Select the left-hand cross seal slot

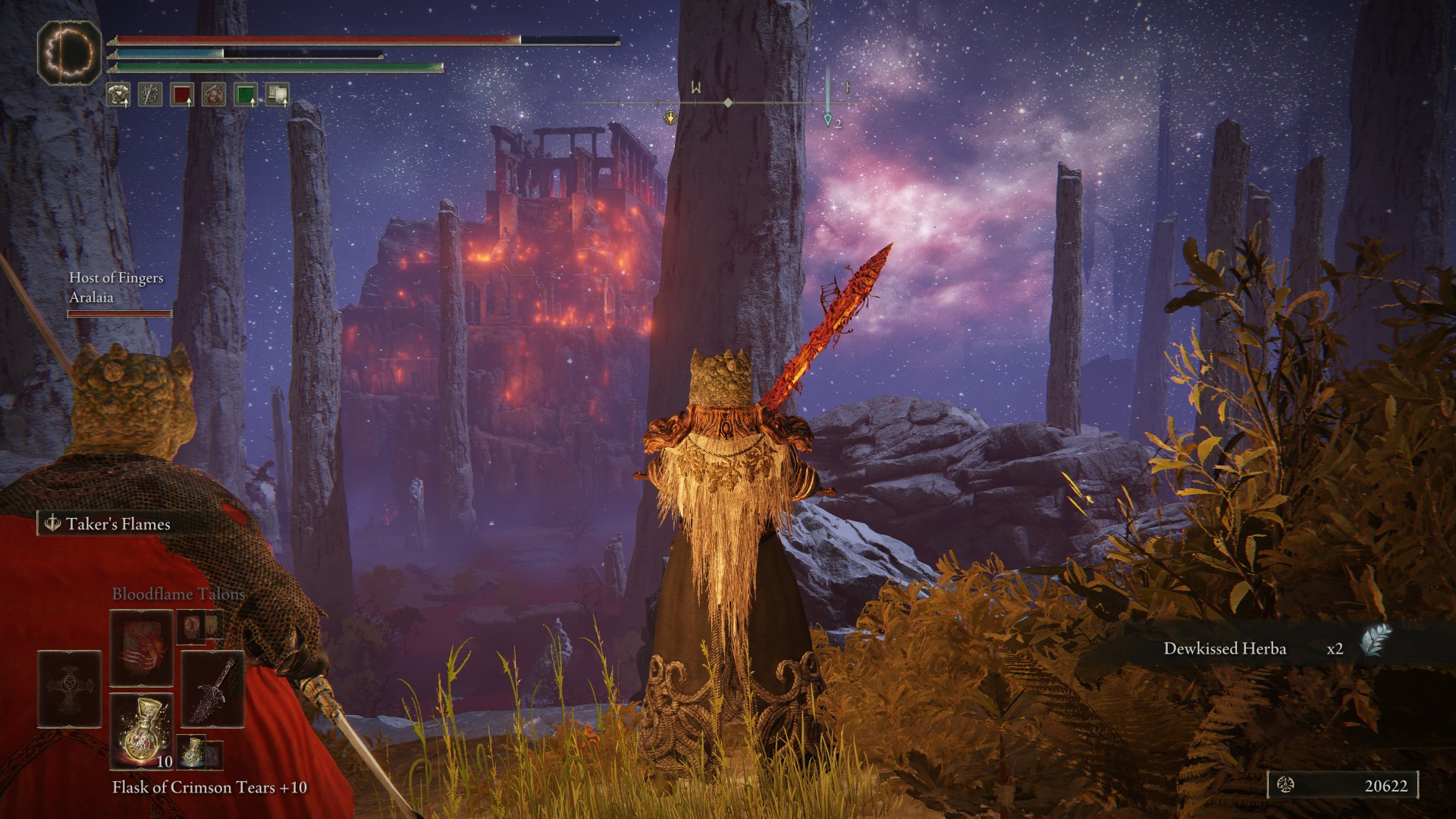[69, 689]
